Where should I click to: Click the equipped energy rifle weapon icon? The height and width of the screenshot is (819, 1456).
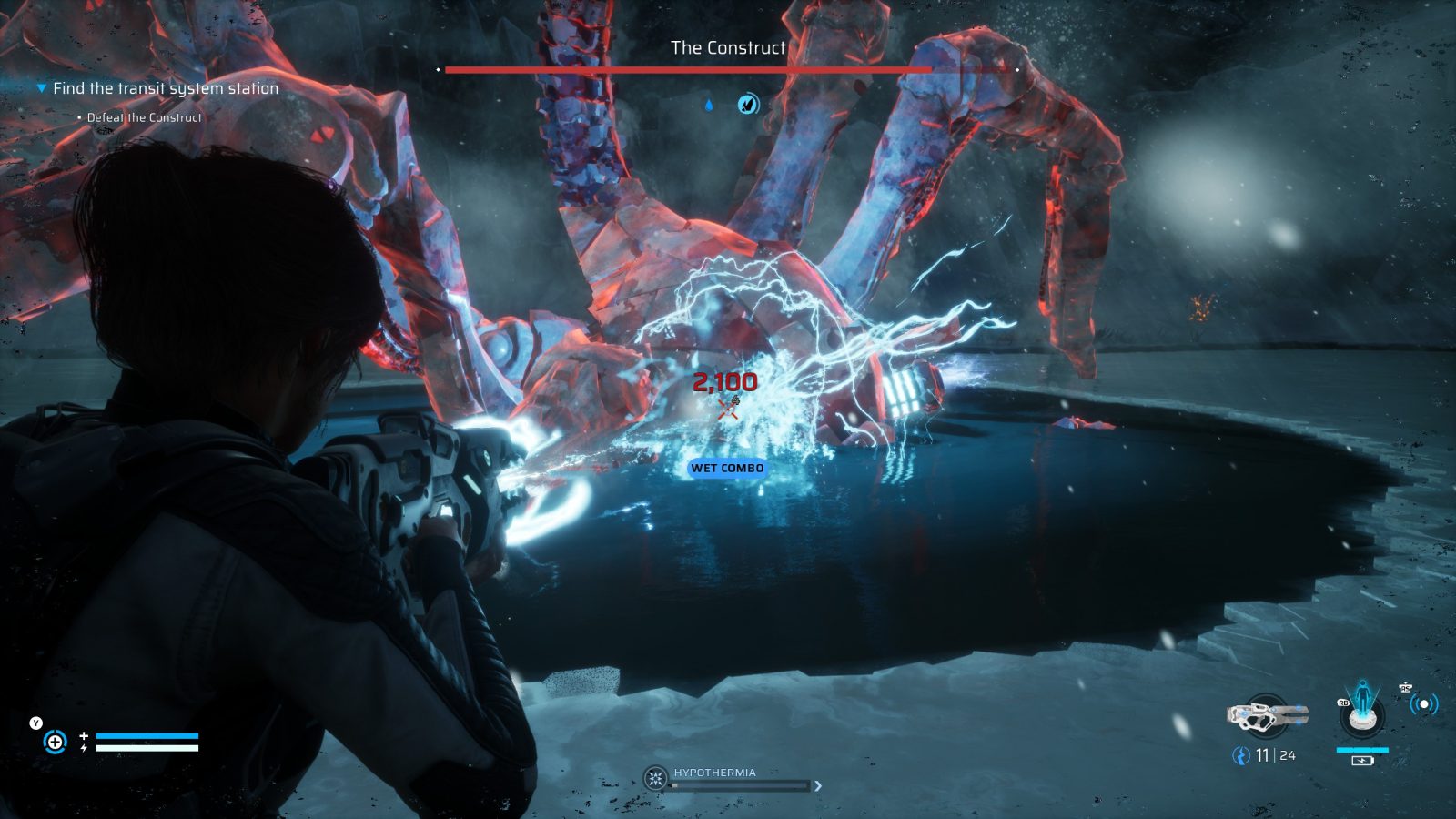1267,715
